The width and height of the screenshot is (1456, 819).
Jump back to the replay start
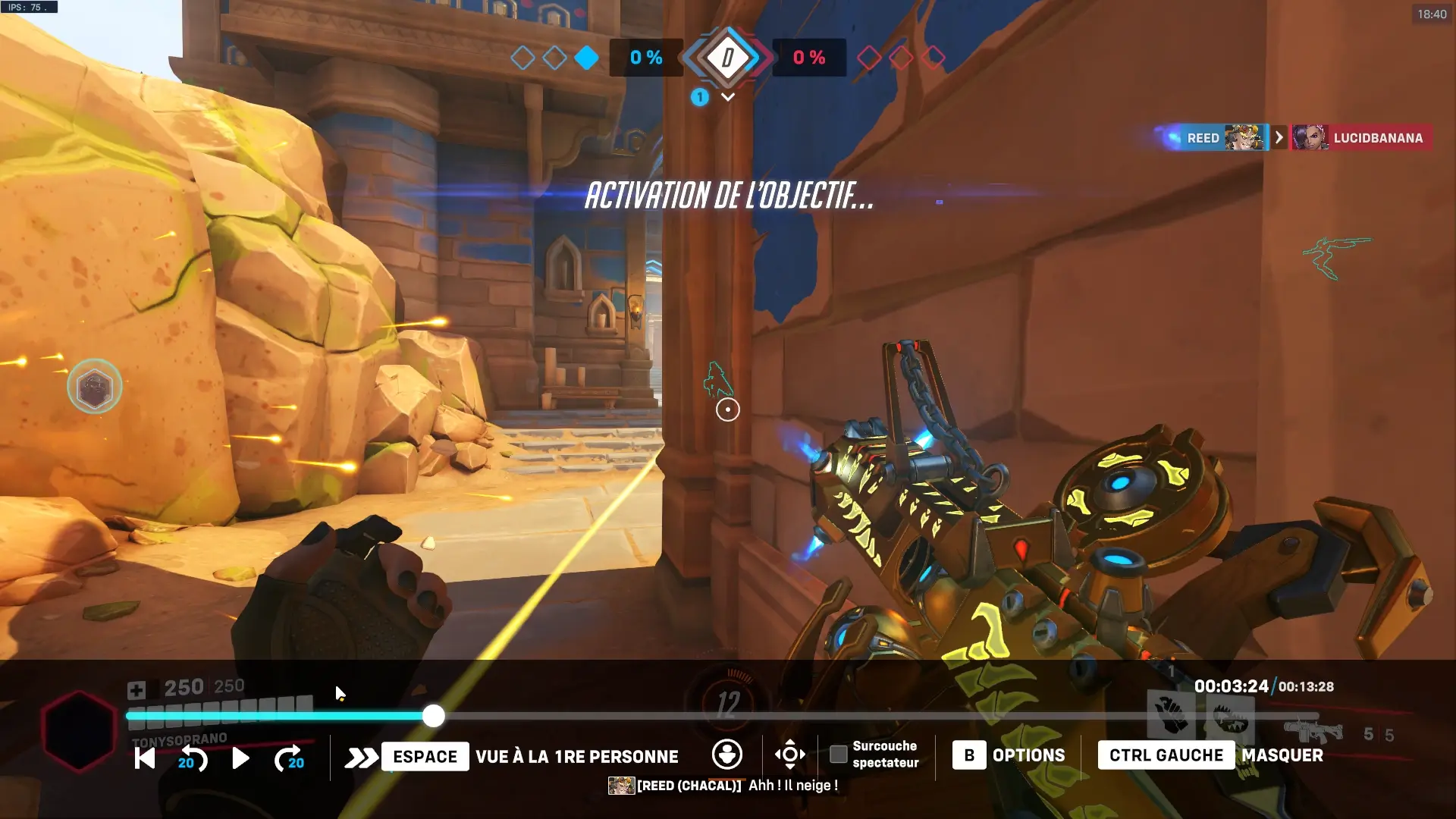144,758
